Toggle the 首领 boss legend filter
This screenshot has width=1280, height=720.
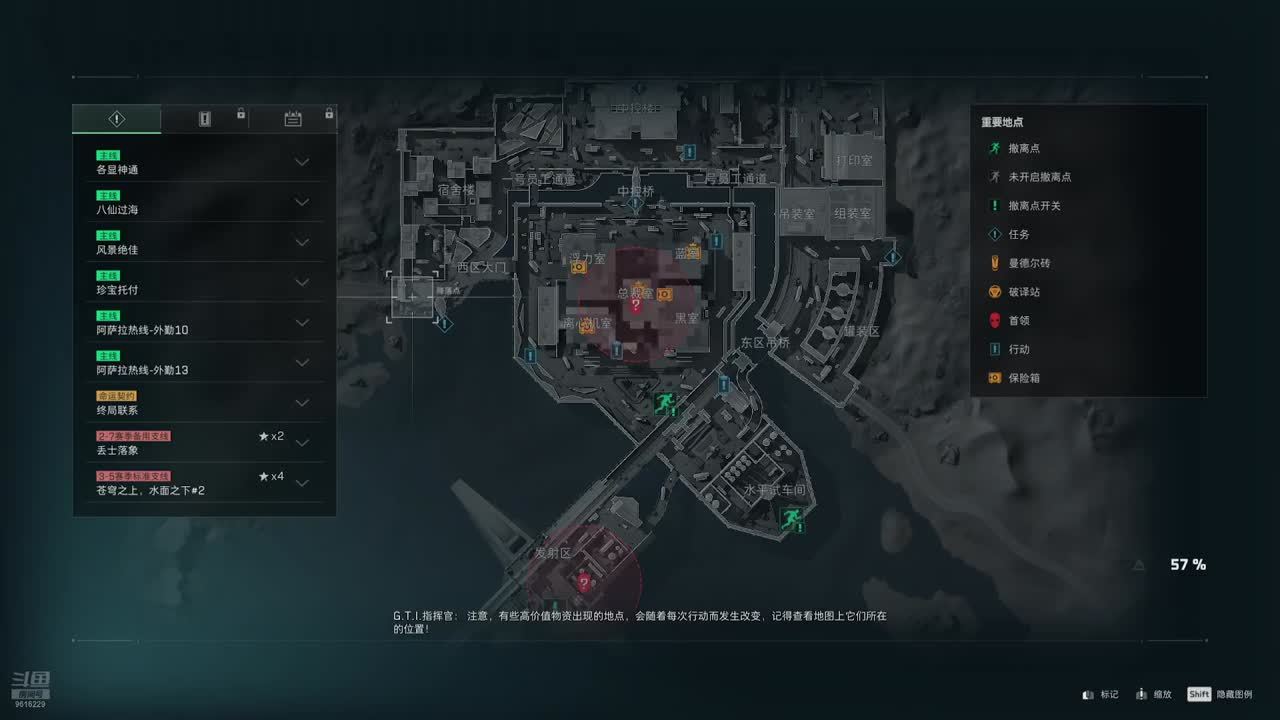tap(1018, 321)
